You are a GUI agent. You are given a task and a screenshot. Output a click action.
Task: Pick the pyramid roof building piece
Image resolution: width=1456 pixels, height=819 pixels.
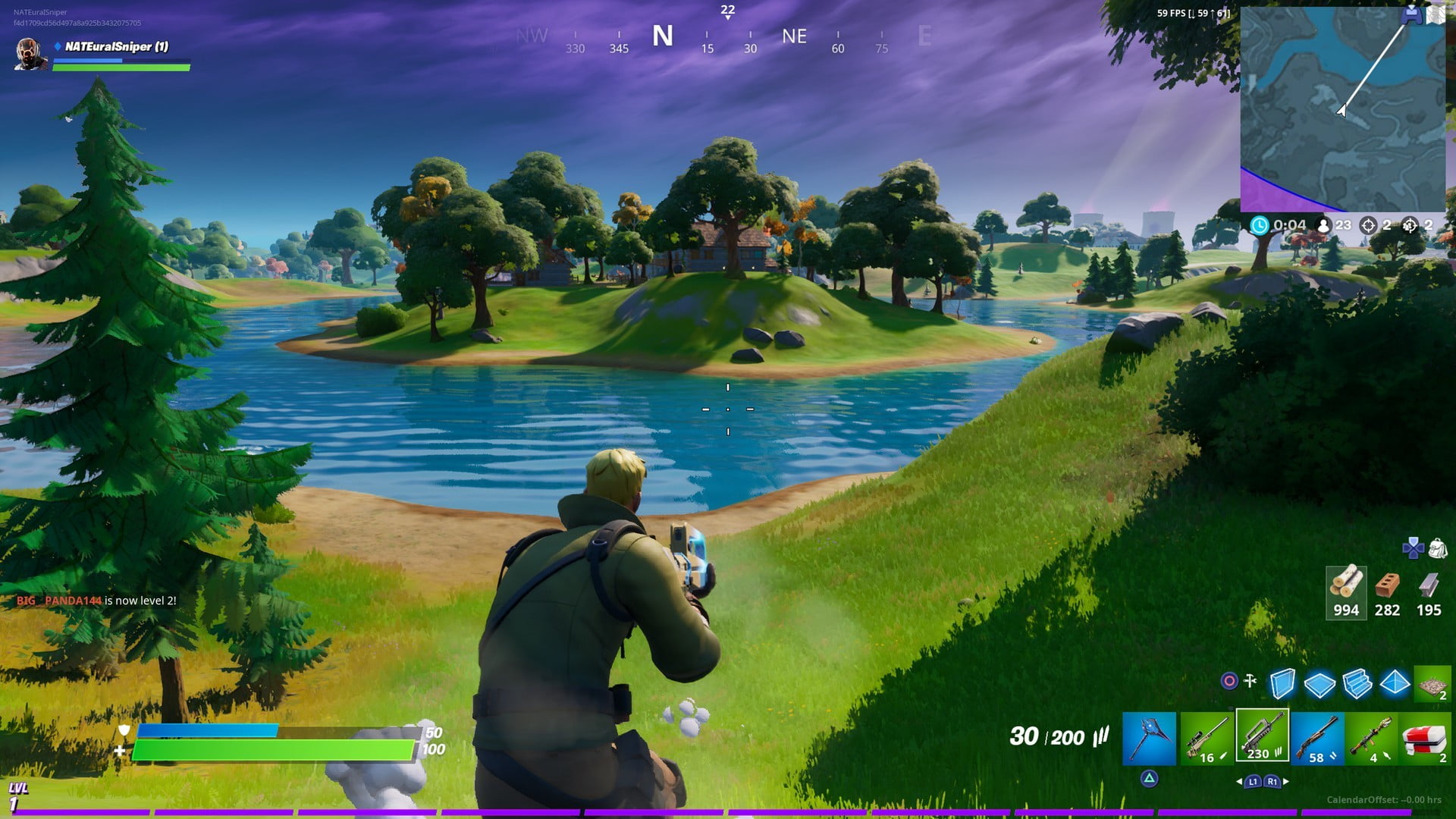tap(1395, 683)
